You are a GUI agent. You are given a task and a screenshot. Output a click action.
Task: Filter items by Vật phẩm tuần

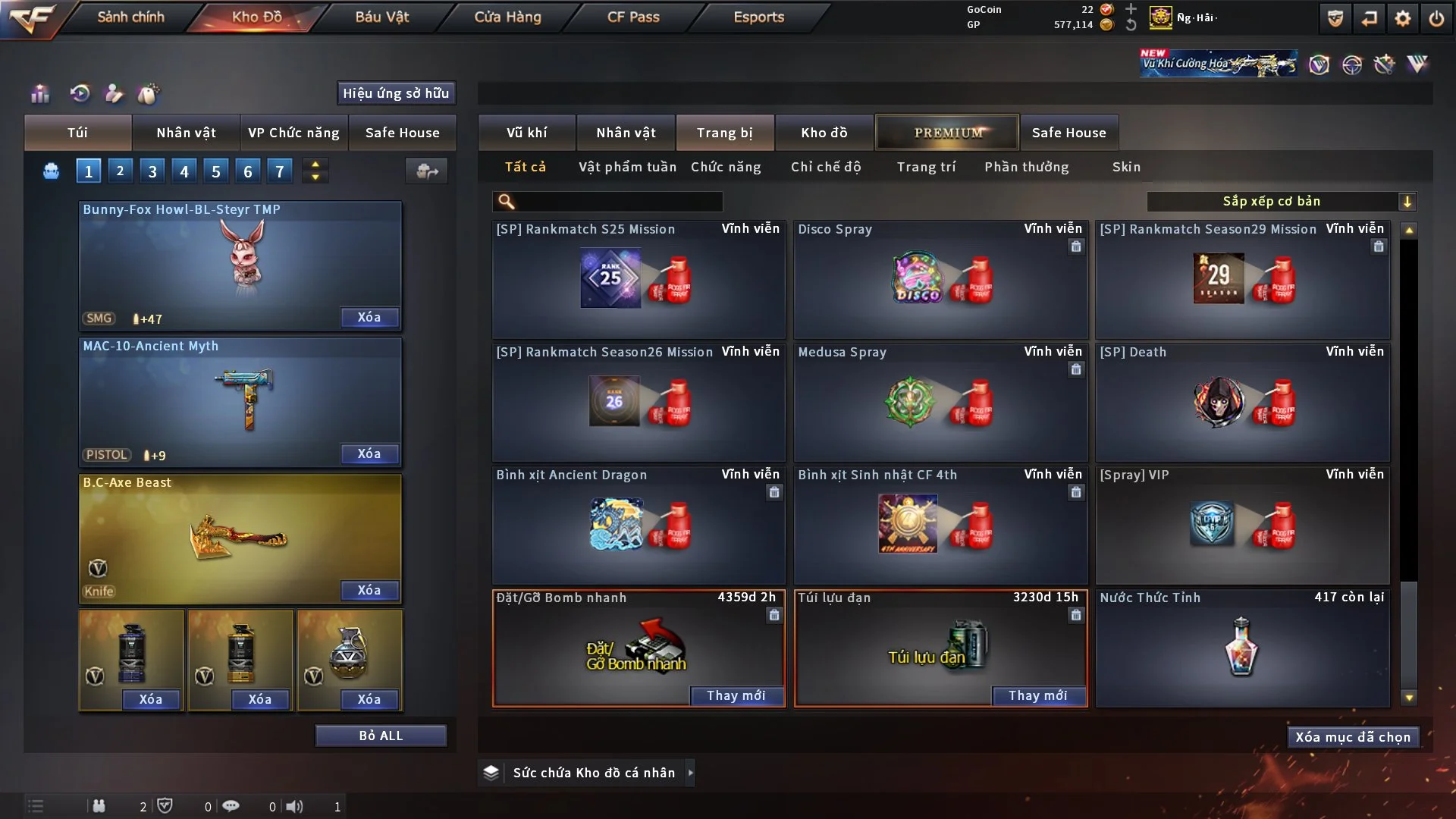tap(627, 167)
